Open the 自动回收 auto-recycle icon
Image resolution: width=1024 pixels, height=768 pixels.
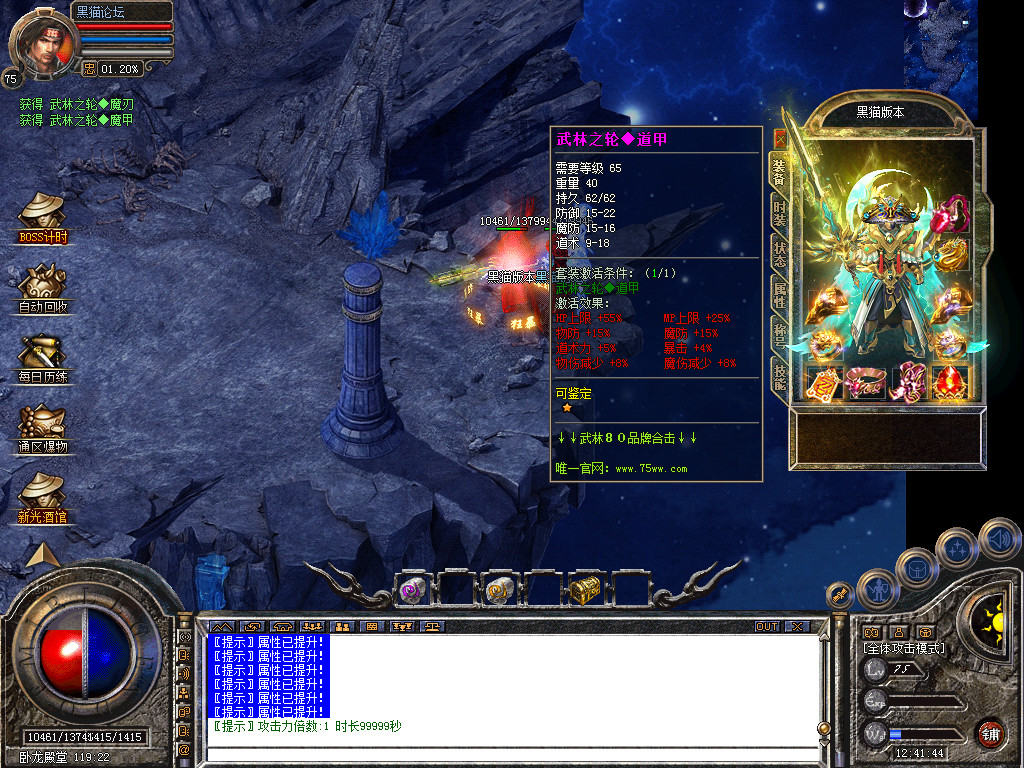[43, 286]
